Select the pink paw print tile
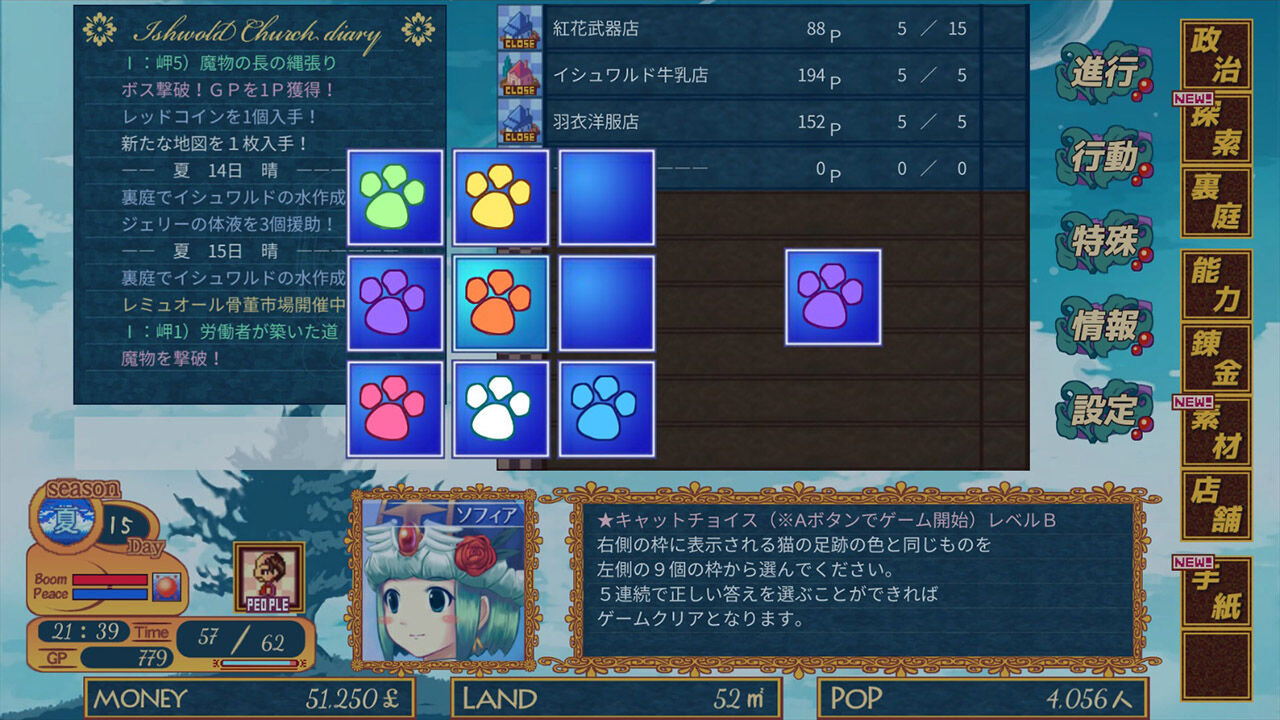Viewport: 1280px width, 720px height. 394,407
